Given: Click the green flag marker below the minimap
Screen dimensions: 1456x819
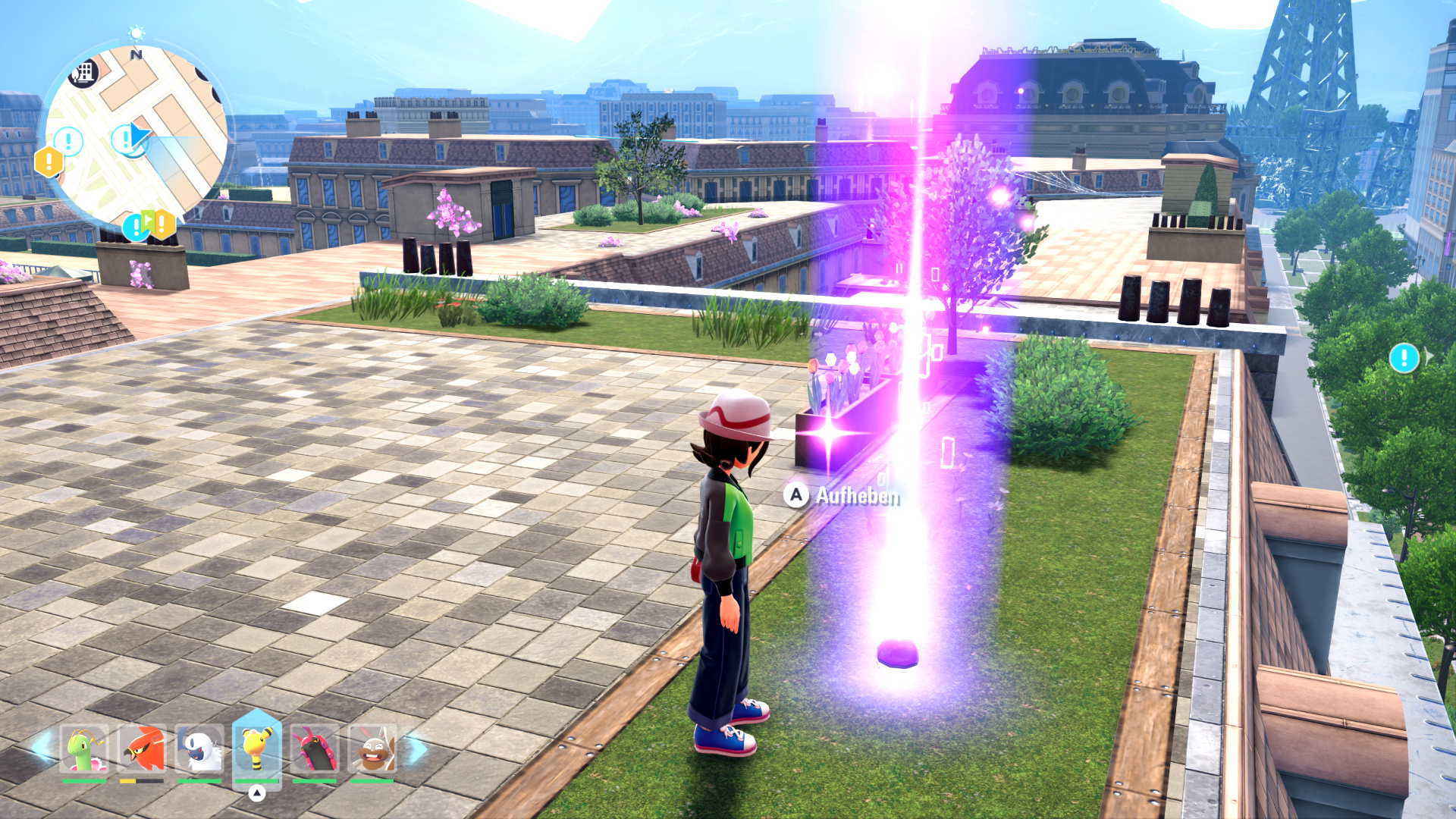Looking at the screenshot, I should [149, 222].
